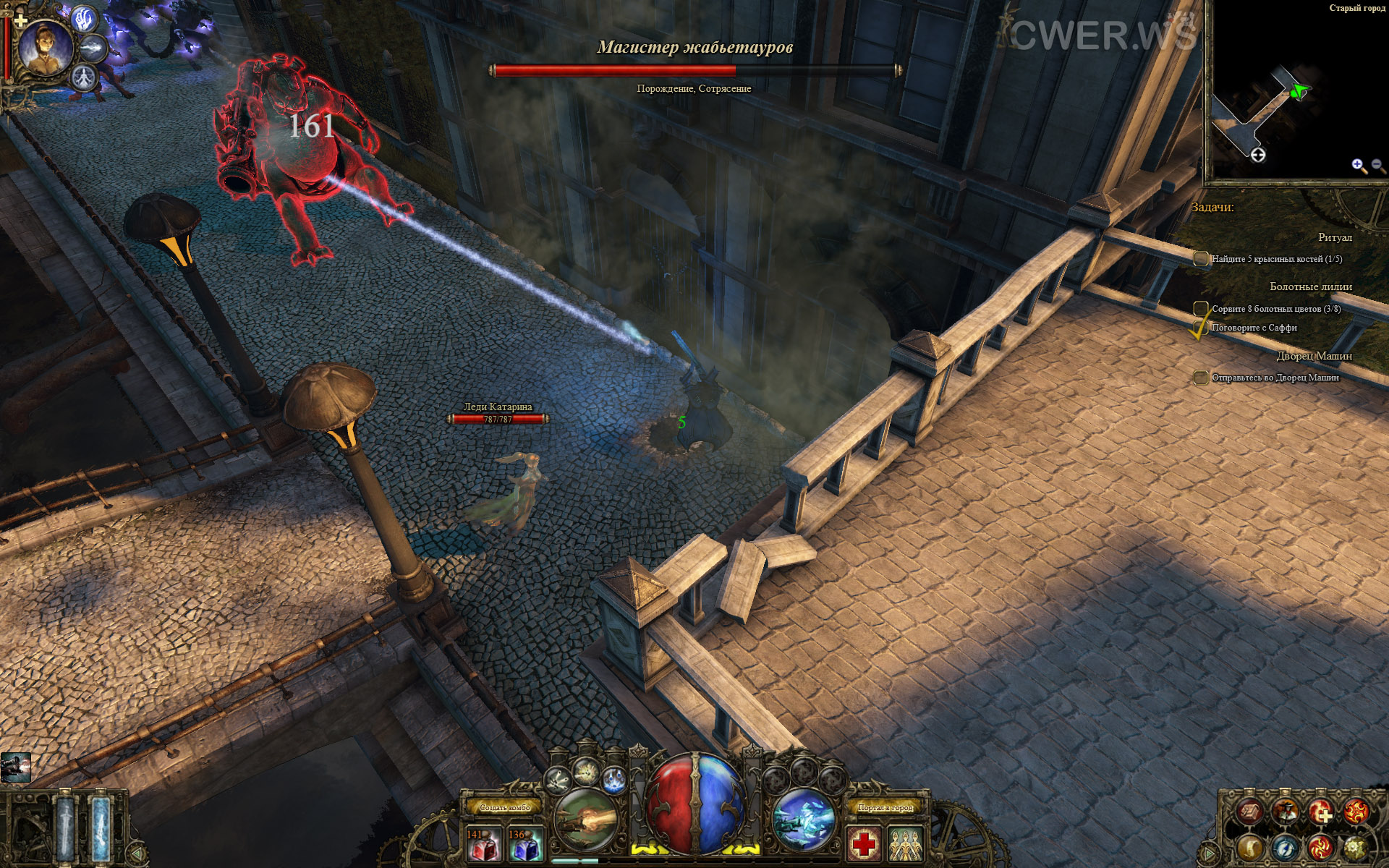Screen dimensions: 1389x868
Task: Use the "Портал в город" button
Action: [x=885, y=807]
